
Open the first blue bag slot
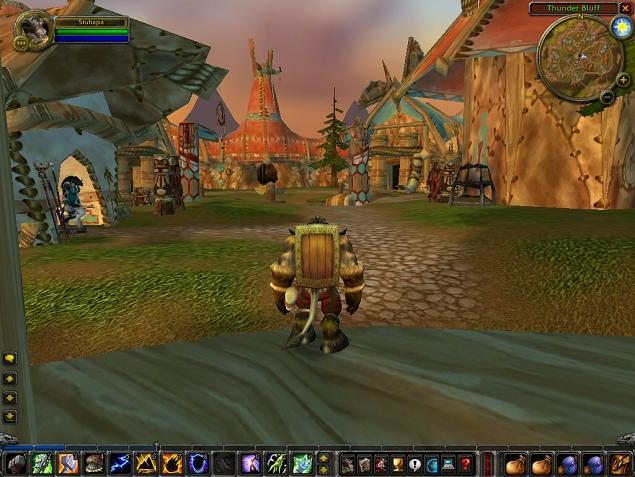point(567,464)
